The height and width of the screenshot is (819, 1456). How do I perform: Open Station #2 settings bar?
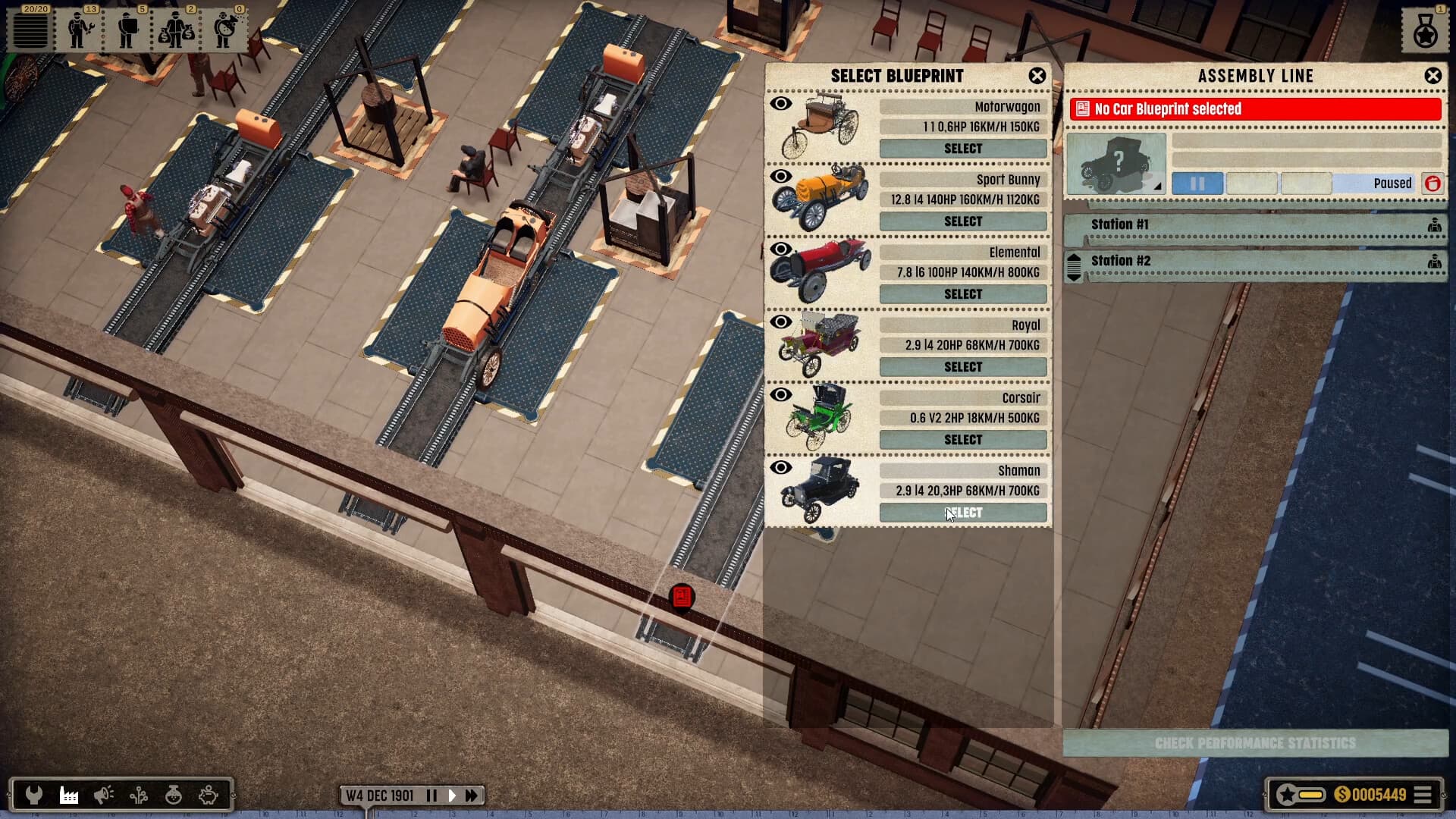tap(1251, 261)
